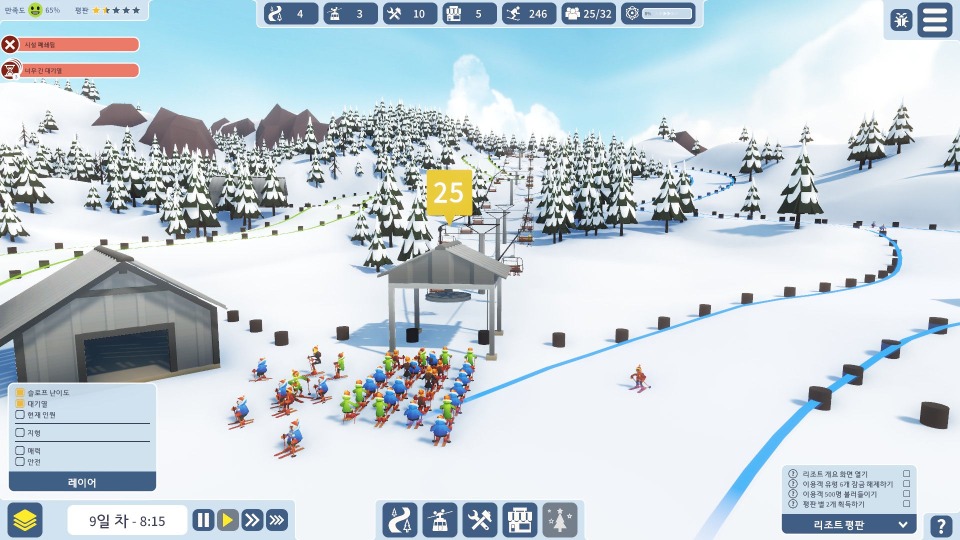Check the 안전 safety layer
Image resolution: width=960 pixels, height=540 pixels.
point(20,462)
